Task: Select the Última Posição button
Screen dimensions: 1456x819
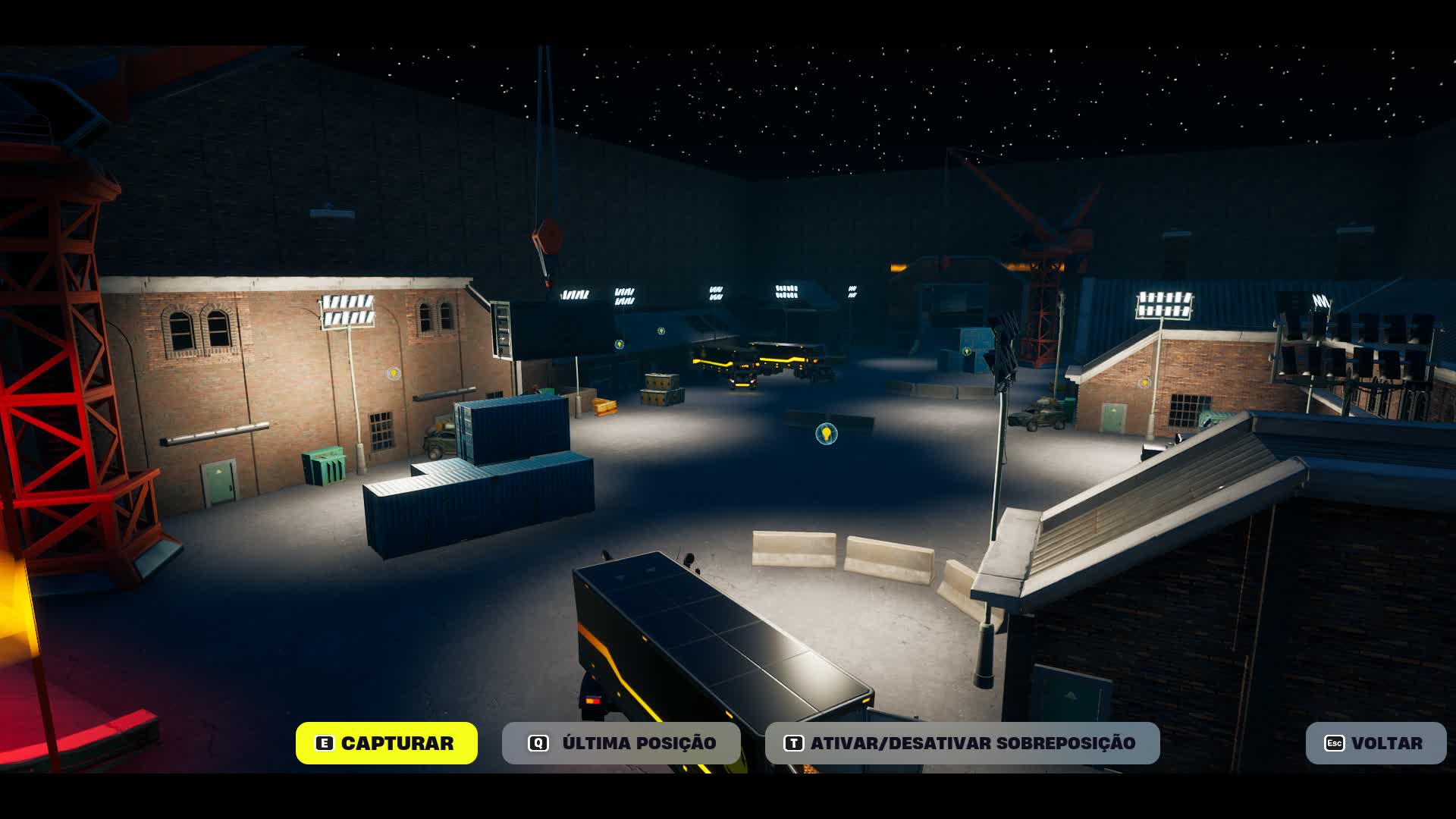Action: click(x=621, y=743)
